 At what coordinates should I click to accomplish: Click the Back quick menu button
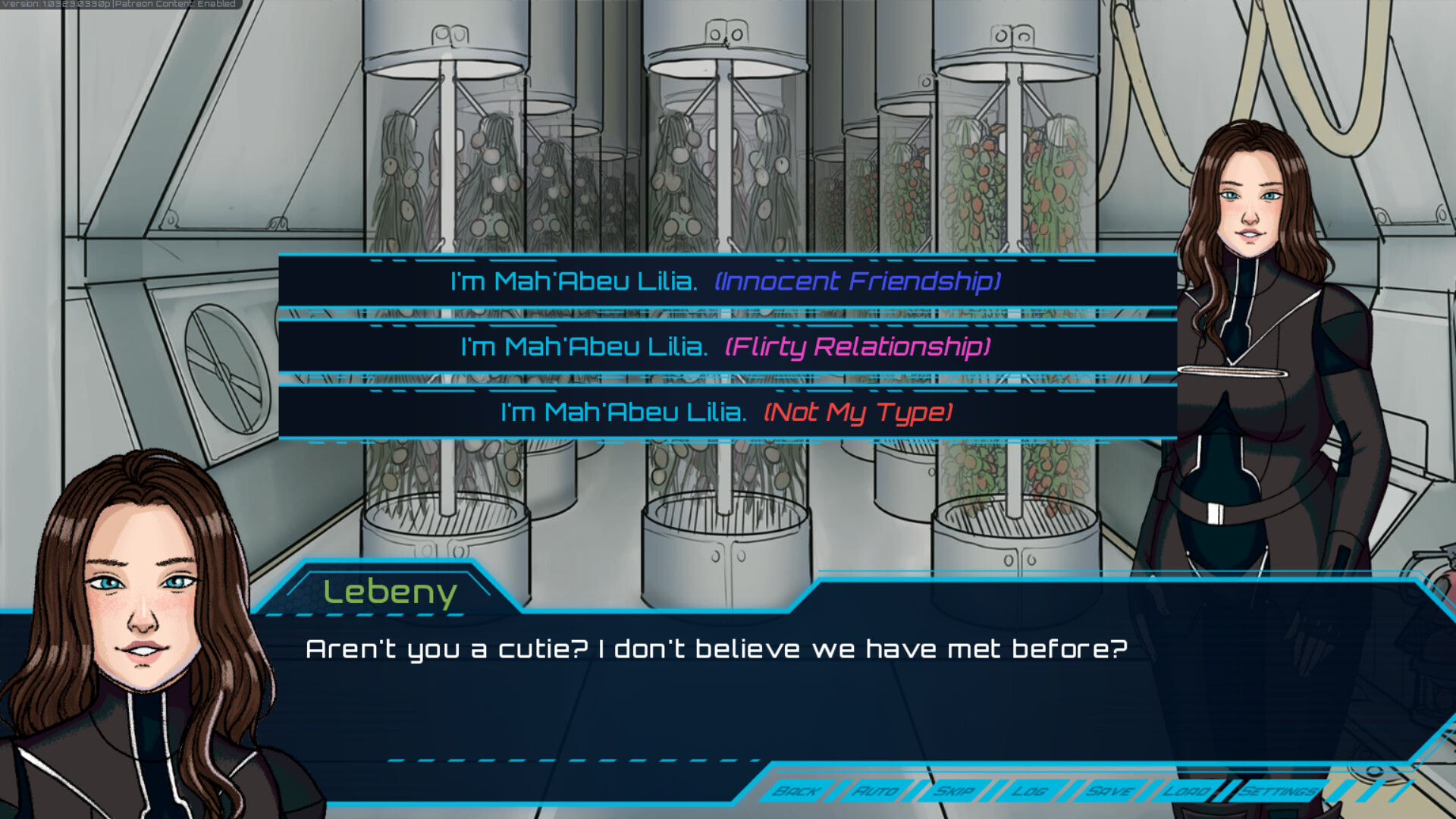(795, 792)
